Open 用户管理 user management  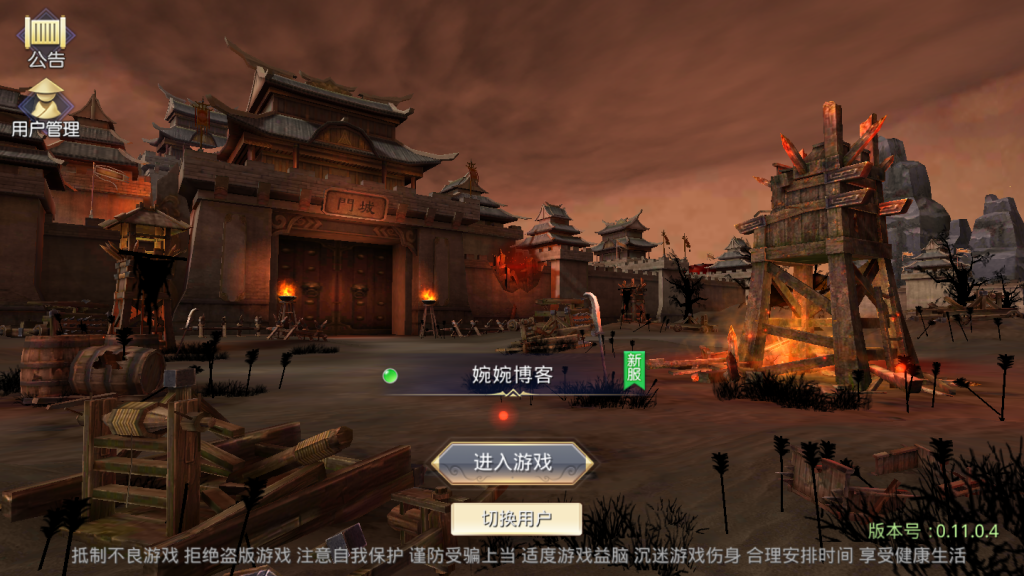[x=46, y=106]
